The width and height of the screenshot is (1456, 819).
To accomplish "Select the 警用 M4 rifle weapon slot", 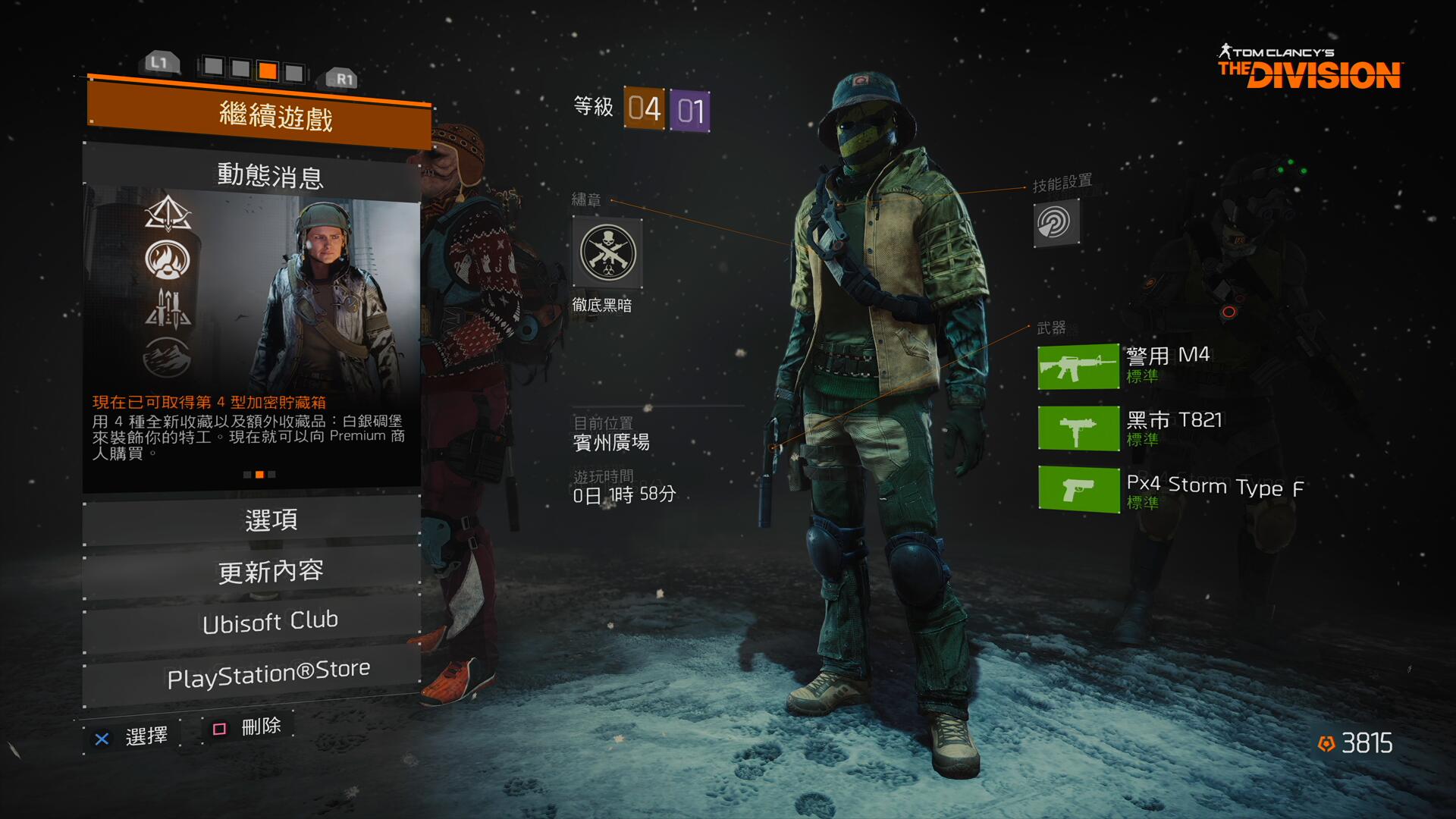I will click(1078, 366).
